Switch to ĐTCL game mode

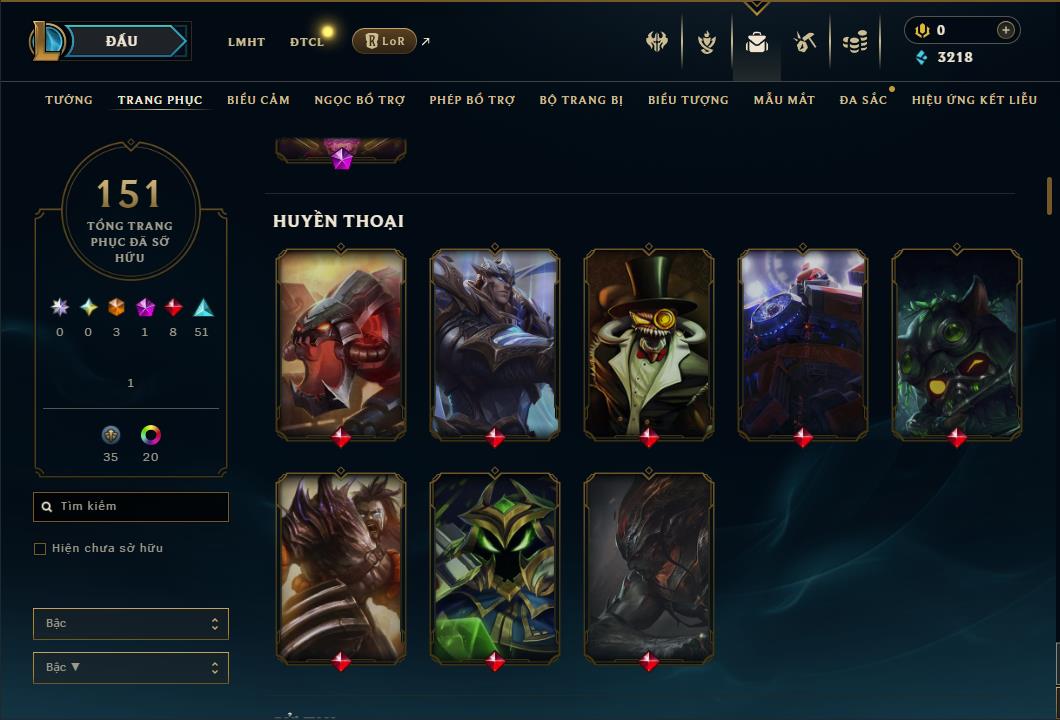click(x=307, y=42)
